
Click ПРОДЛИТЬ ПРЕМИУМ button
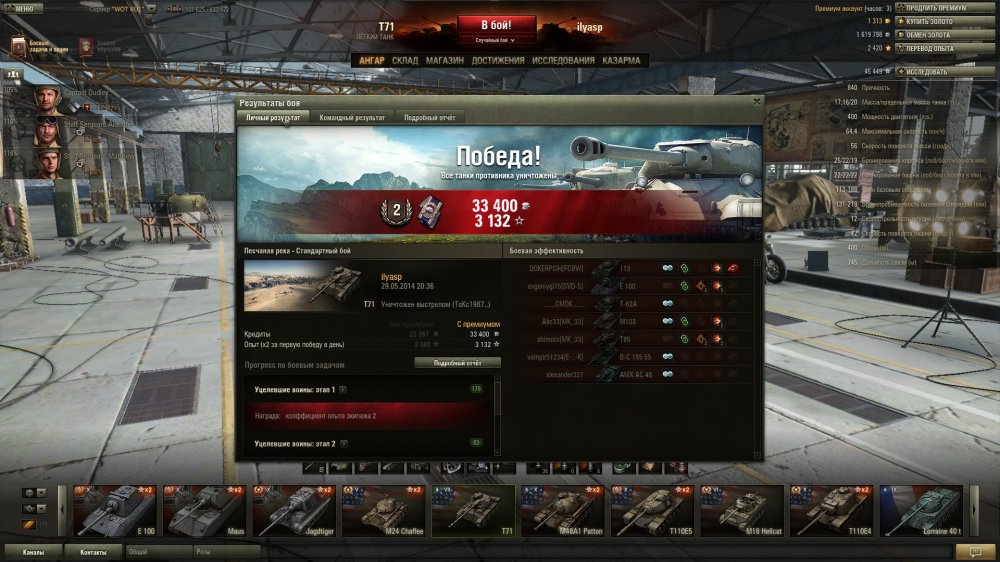[936, 8]
